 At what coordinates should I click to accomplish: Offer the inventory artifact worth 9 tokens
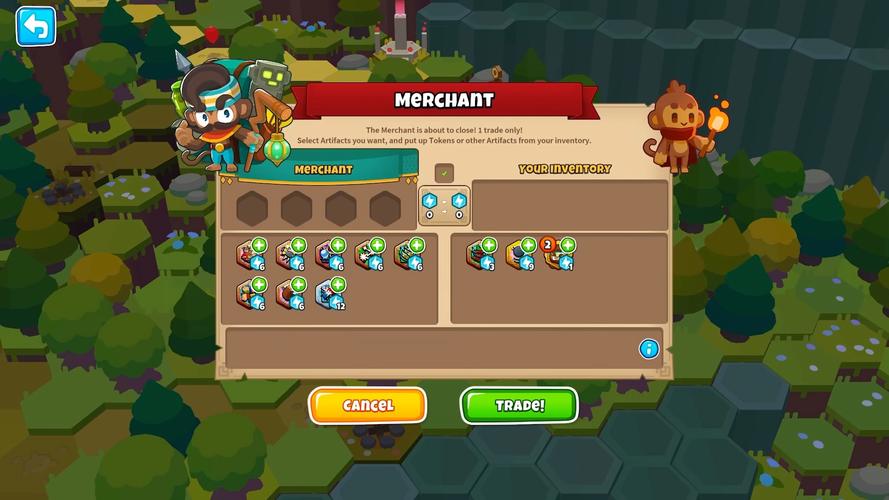tap(520, 254)
